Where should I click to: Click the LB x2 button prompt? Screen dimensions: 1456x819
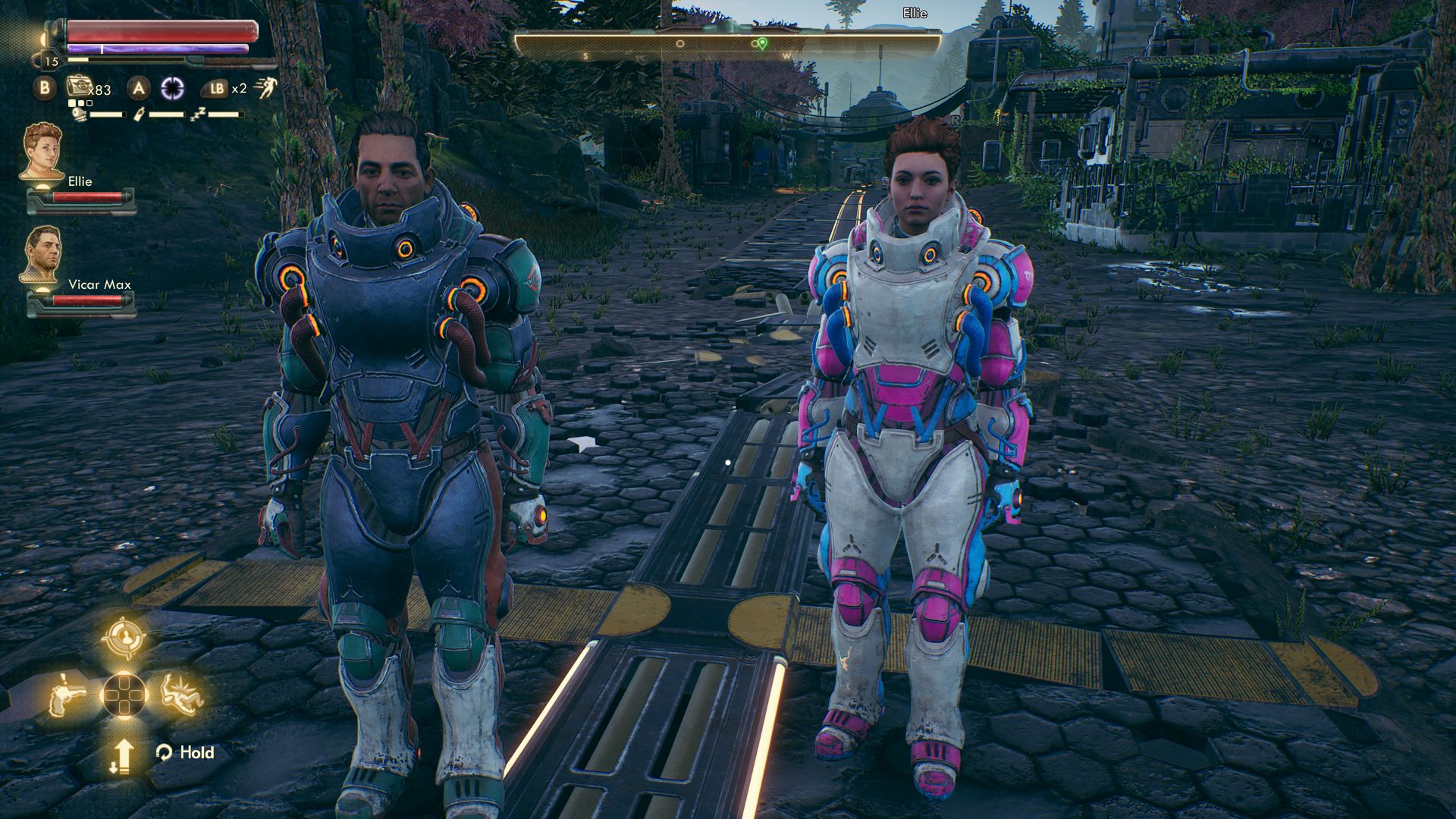point(219,89)
